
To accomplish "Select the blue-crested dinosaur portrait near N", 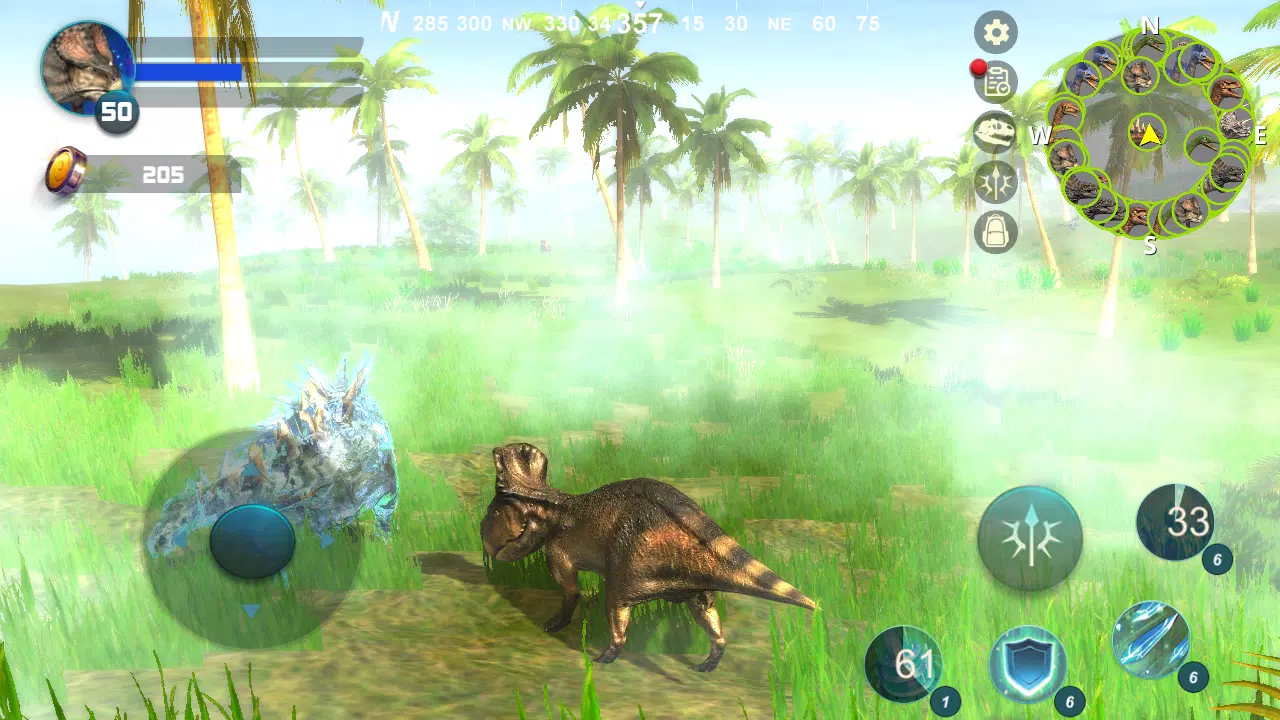I will click(x=1194, y=60).
